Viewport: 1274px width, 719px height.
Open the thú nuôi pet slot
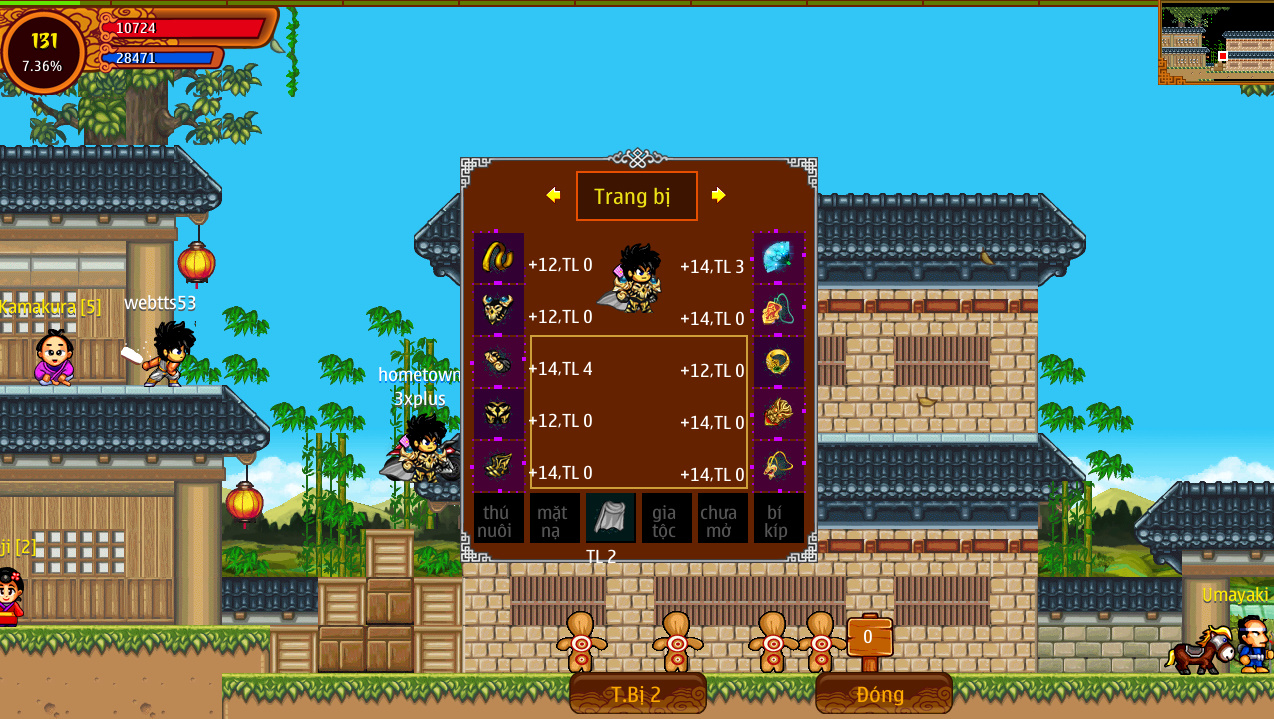(x=498, y=518)
